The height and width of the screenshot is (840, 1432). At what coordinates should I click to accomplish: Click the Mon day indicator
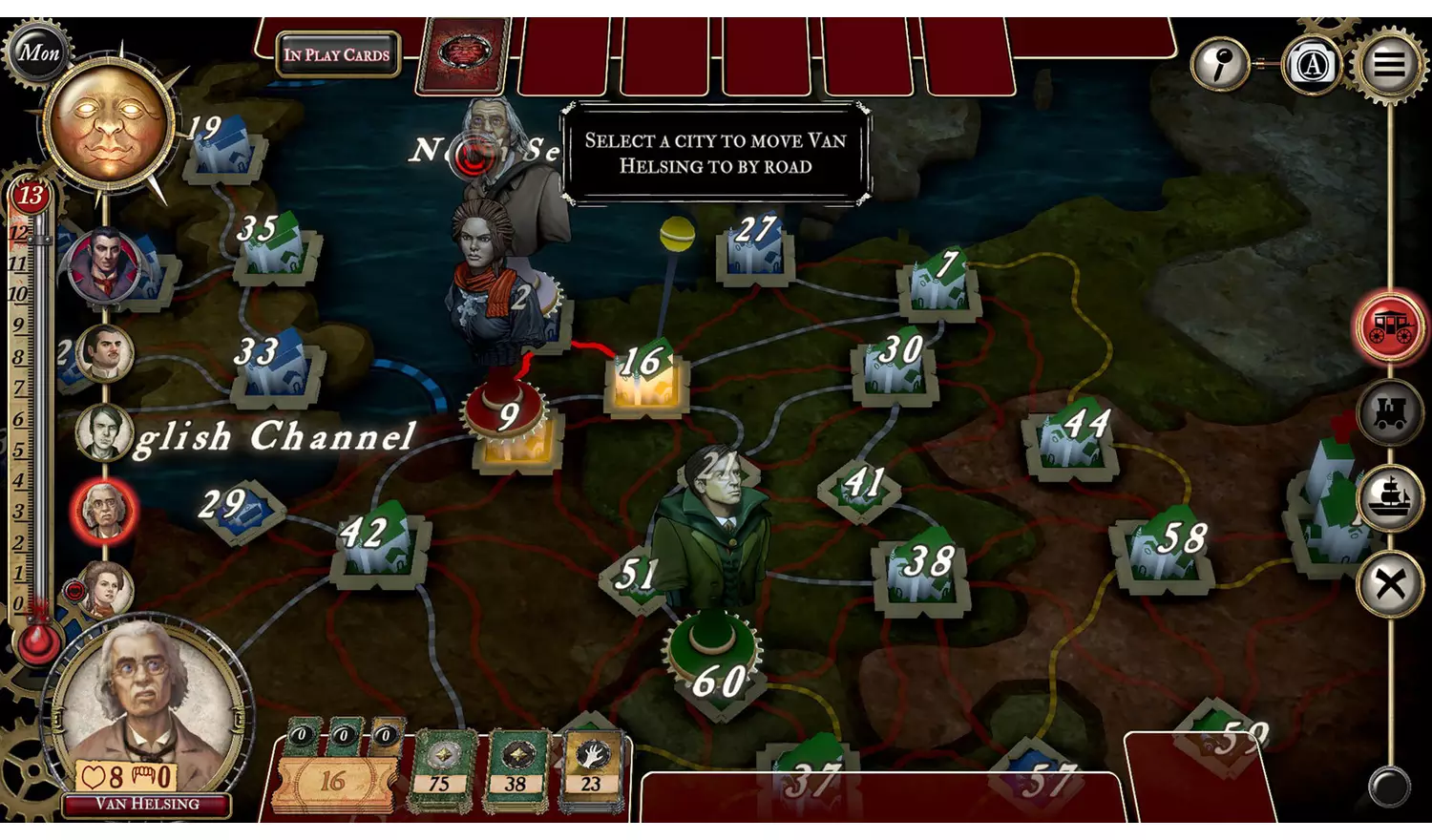(38, 52)
